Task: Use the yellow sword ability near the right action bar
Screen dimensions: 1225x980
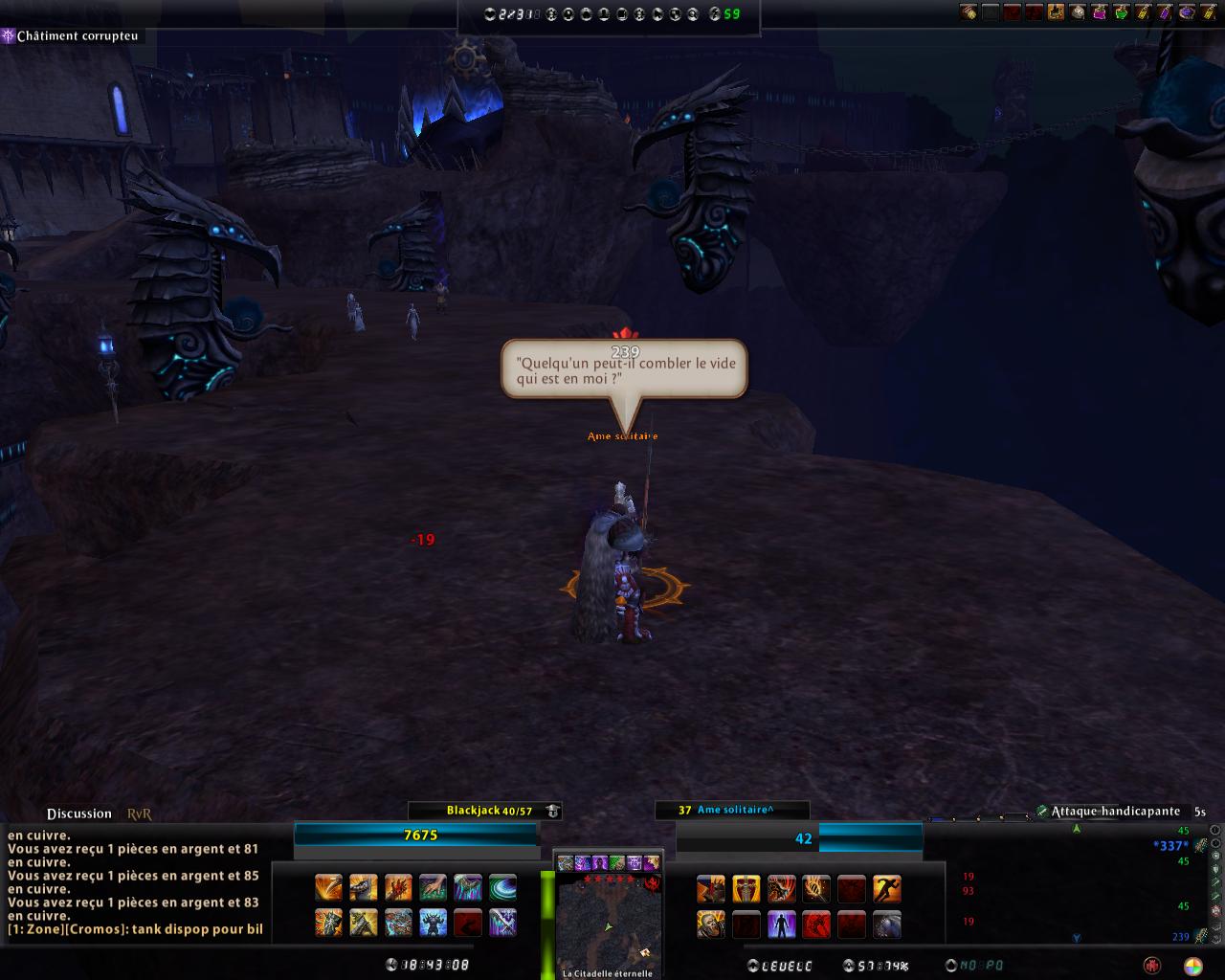Action: pyautogui.click(x=746, y=888)
